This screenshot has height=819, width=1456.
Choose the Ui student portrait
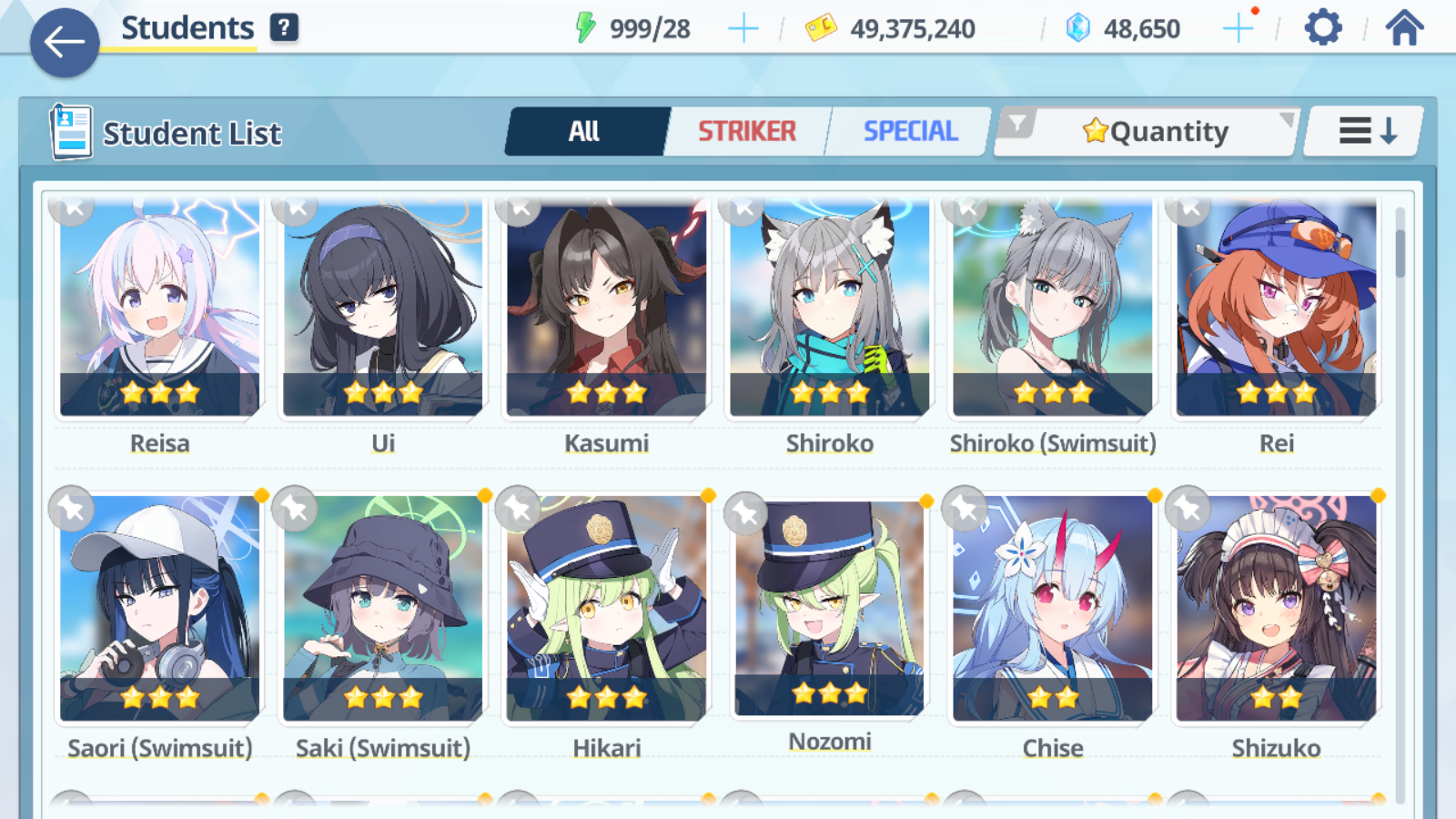(383, 309)
